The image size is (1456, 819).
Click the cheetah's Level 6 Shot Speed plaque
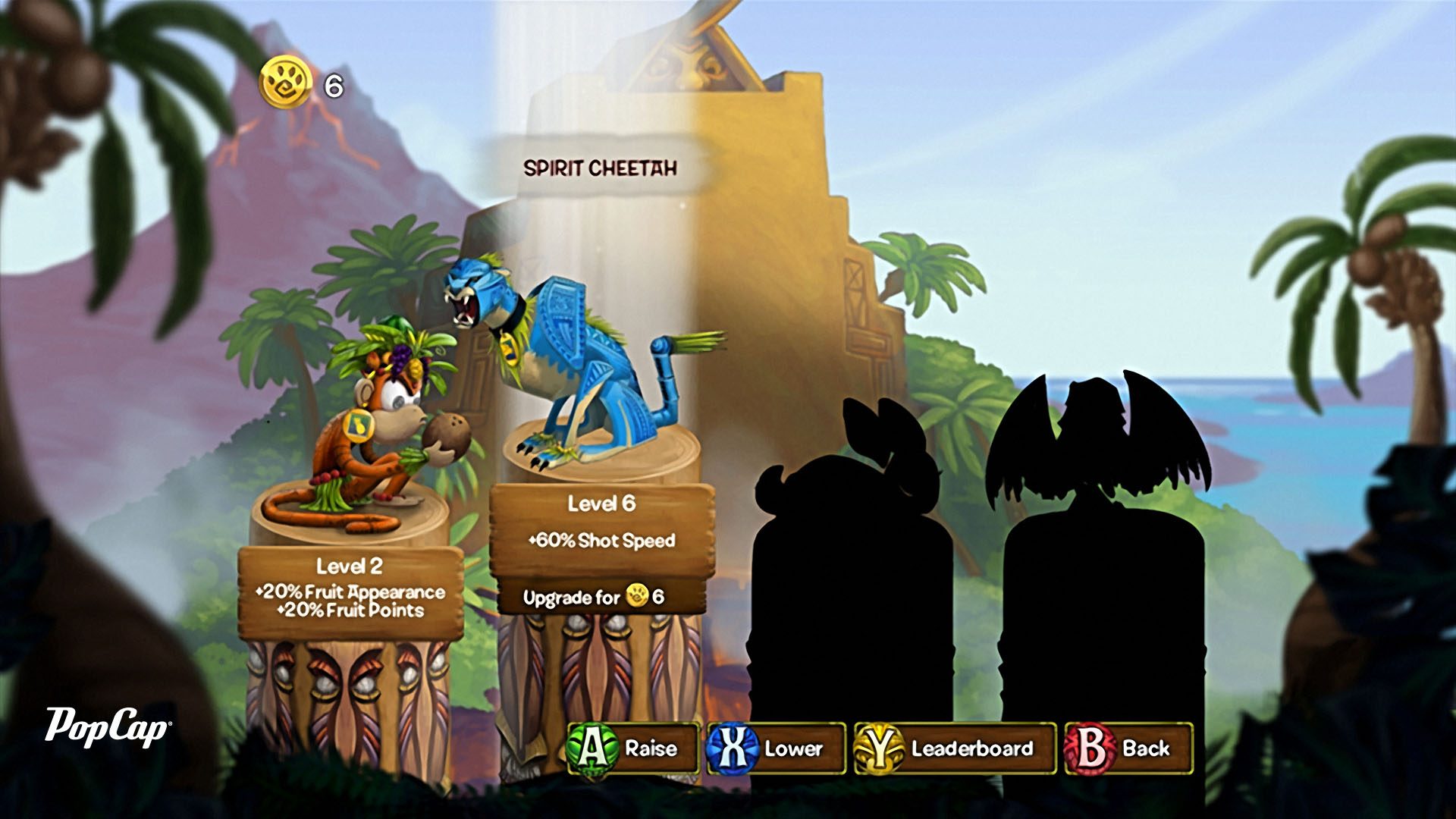tap(602, 523)
